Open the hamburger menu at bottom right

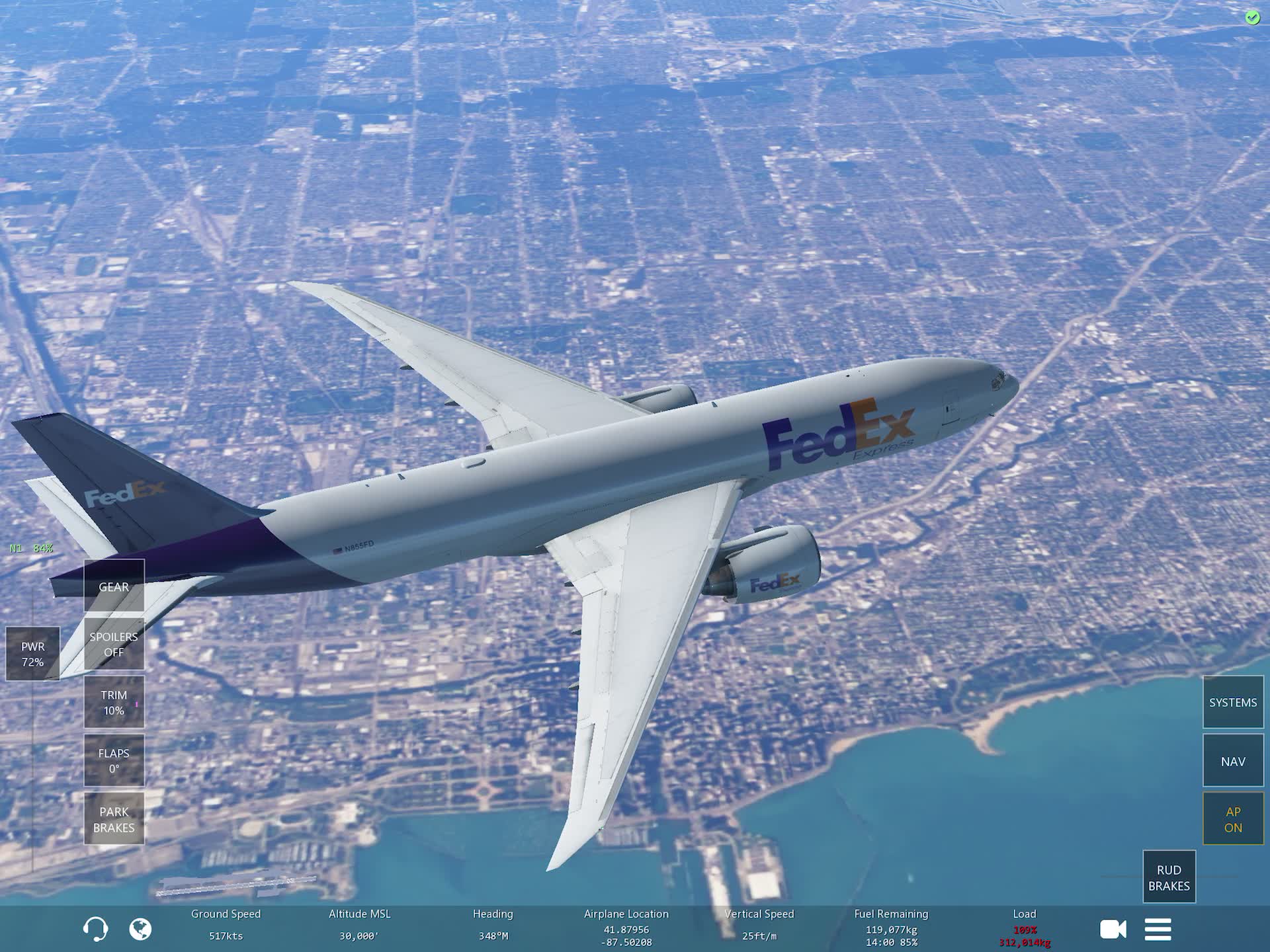tap(1158, 929)
